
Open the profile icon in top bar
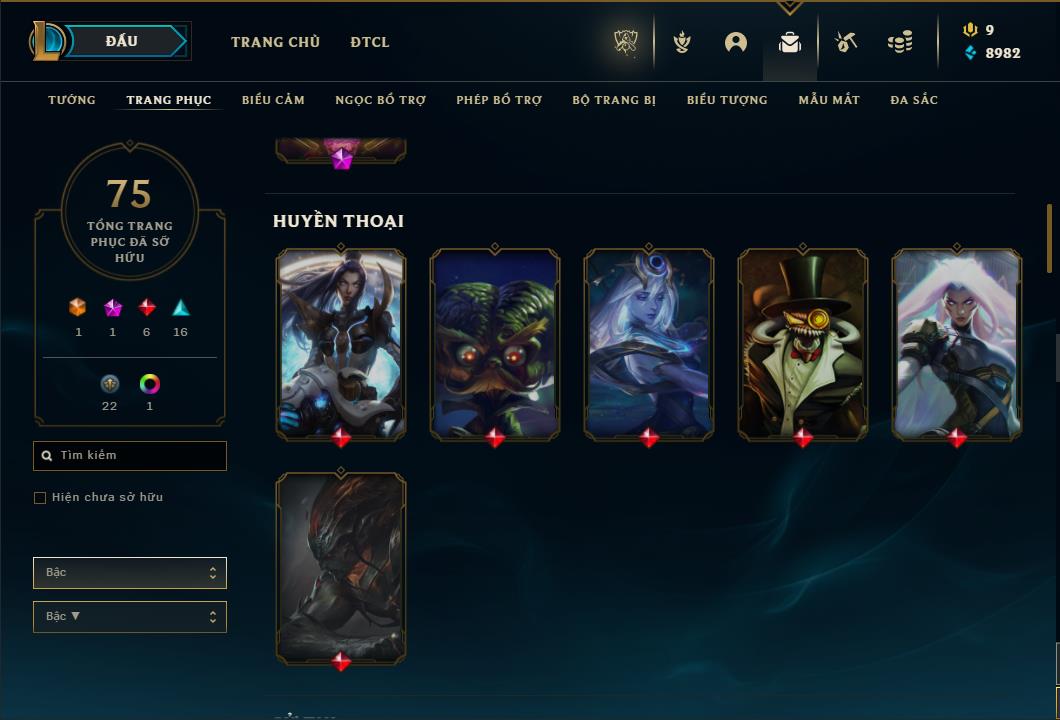[x=736, y=42]
